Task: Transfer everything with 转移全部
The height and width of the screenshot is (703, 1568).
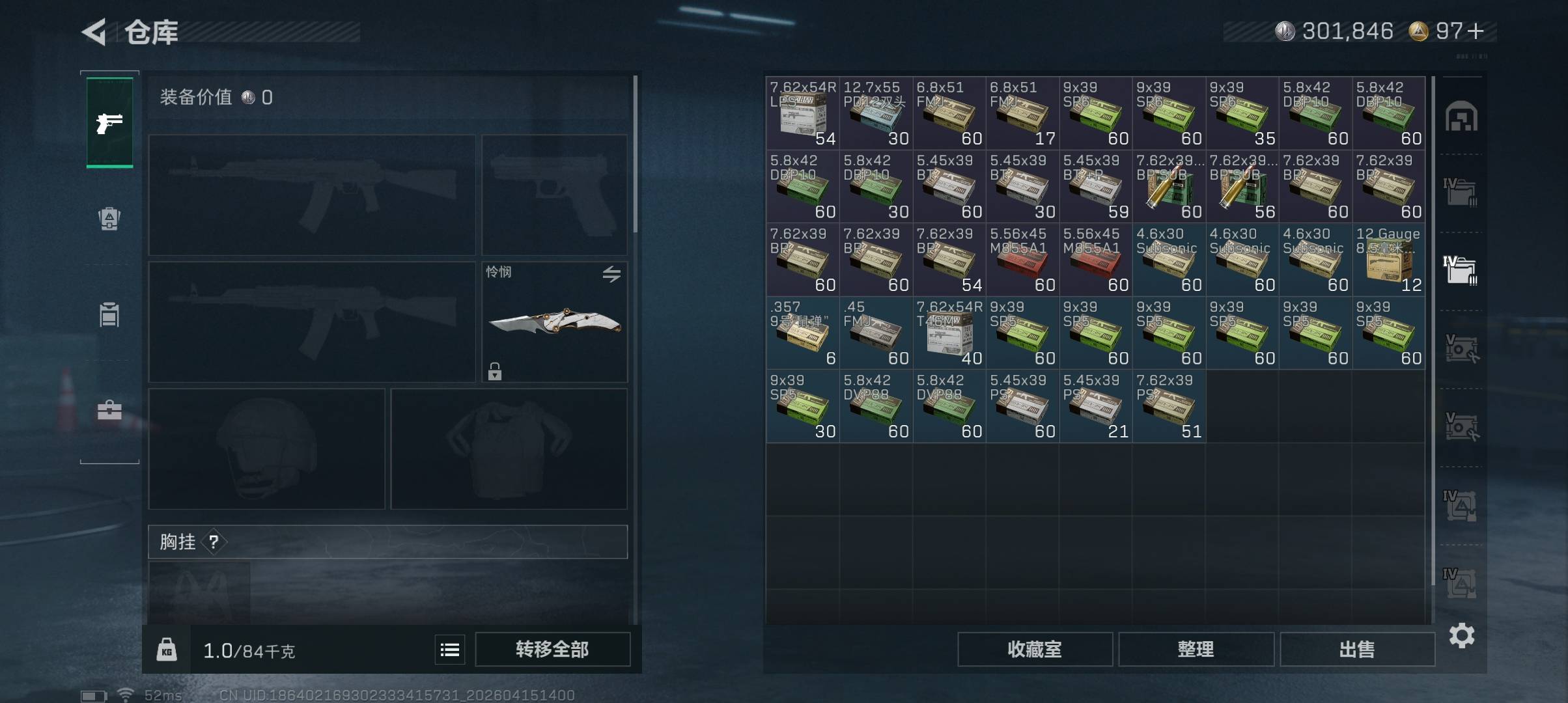Action: coord(552,649)
